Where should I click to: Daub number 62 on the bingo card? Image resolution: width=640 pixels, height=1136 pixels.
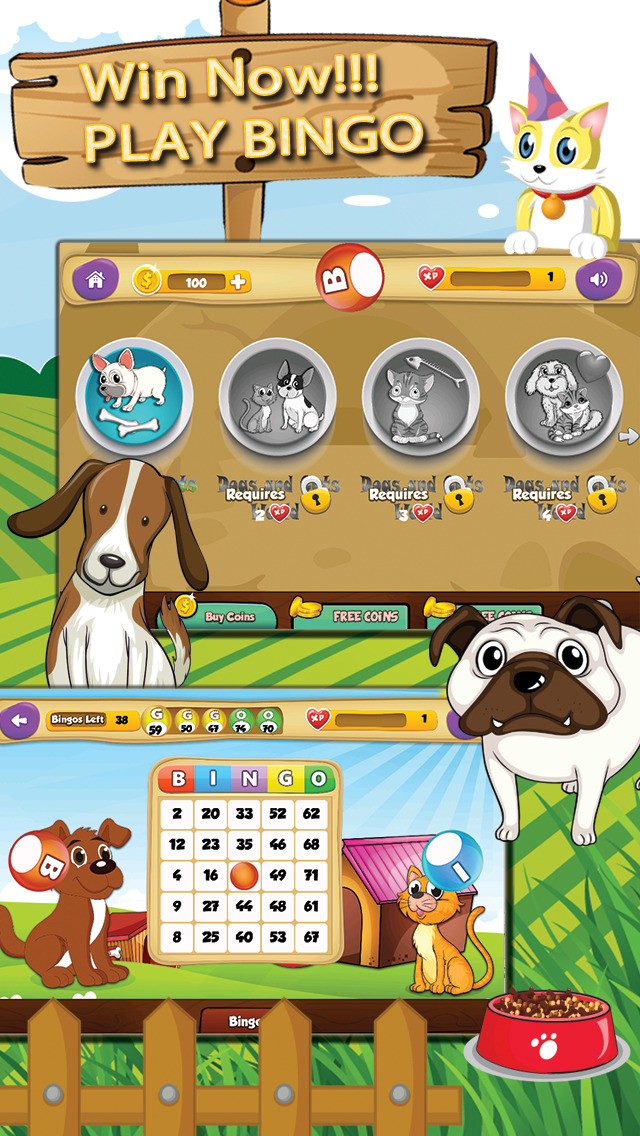tap(312, 814)
